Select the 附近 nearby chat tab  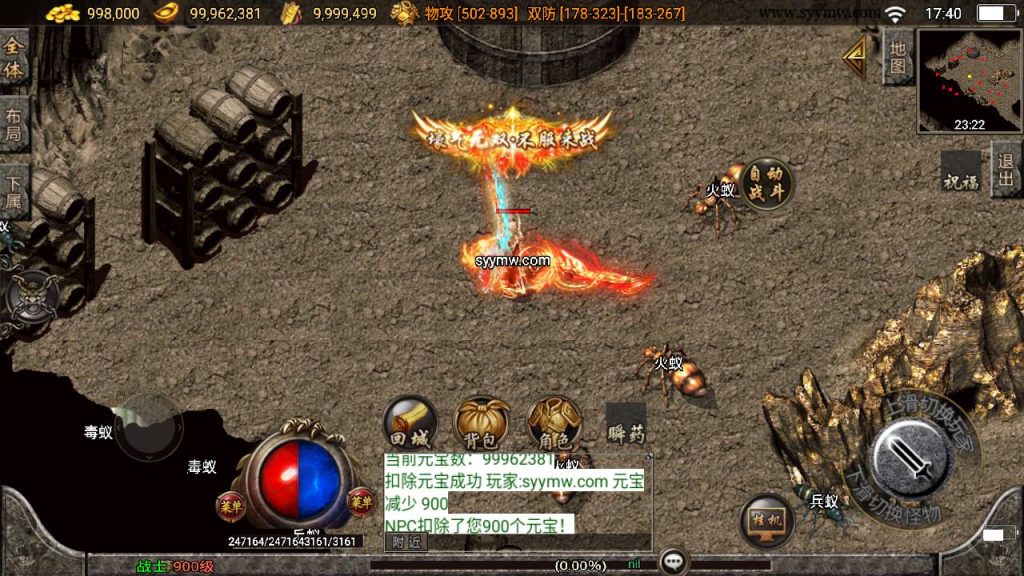coord(406,542)
